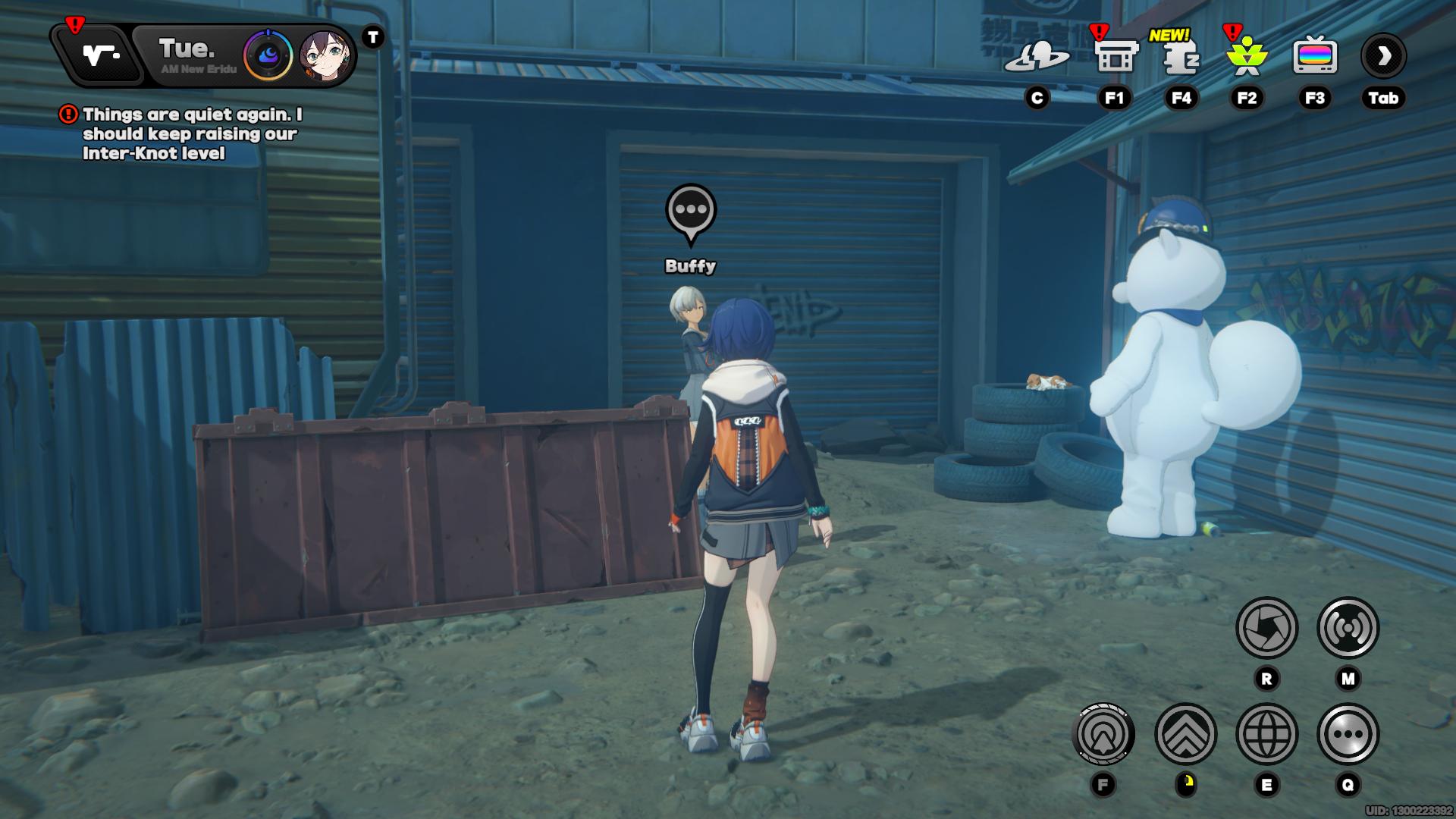This screenshot has width=1456, height=819.
Task: Open the globe icon button
Action: (1266, 734)
